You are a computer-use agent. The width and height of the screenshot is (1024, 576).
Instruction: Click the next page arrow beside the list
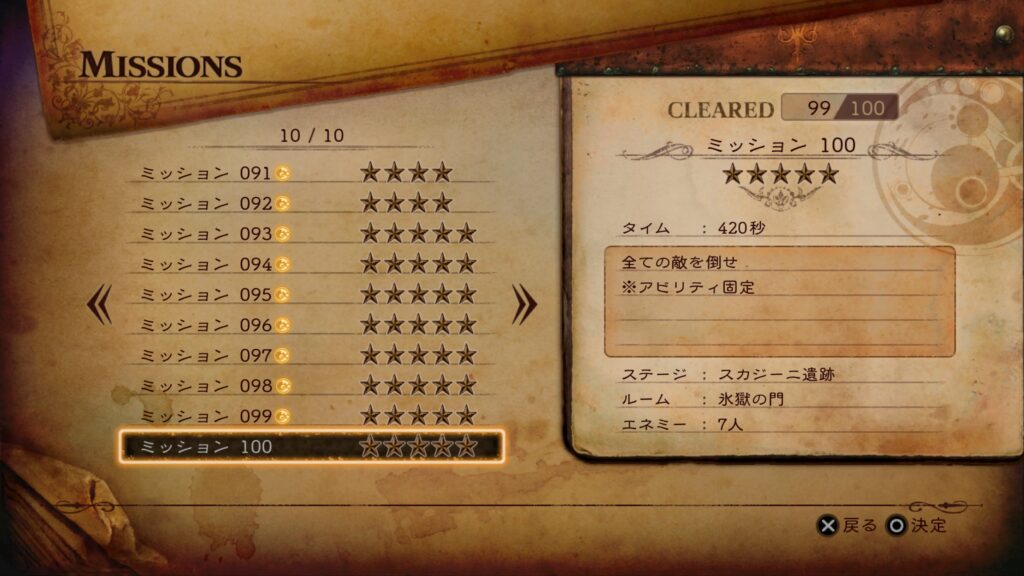[x=524, y=305]
